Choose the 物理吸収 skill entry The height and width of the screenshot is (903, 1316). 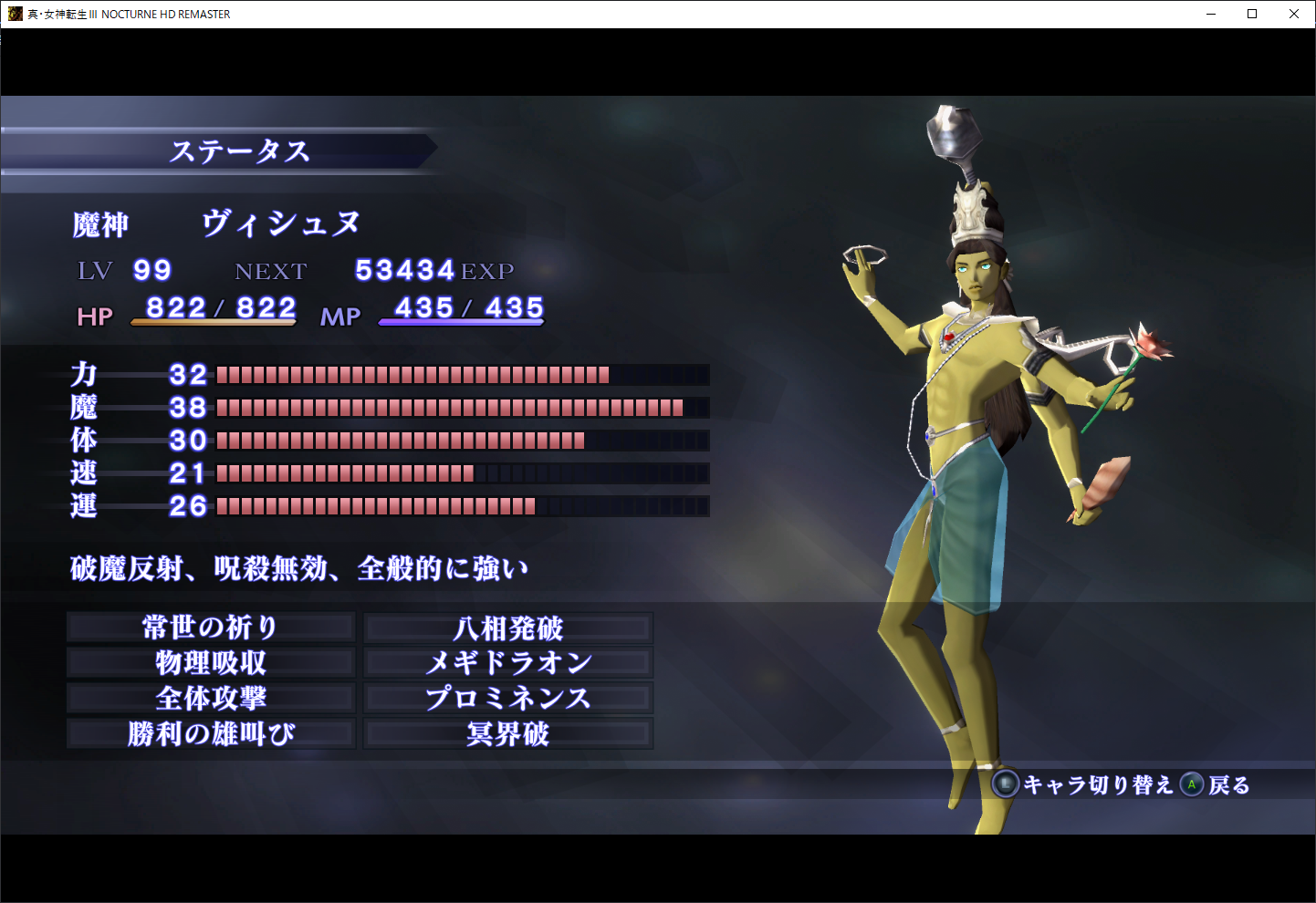[x=211, y=663]
